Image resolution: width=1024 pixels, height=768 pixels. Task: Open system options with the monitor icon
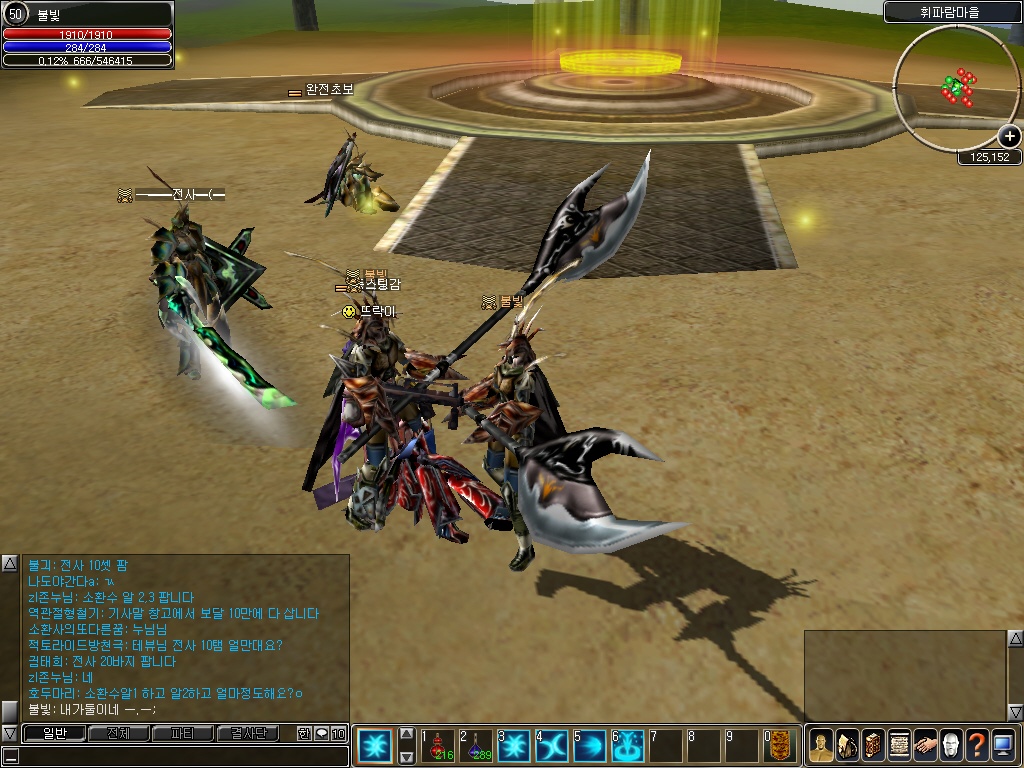click(x=1003, y=746)
